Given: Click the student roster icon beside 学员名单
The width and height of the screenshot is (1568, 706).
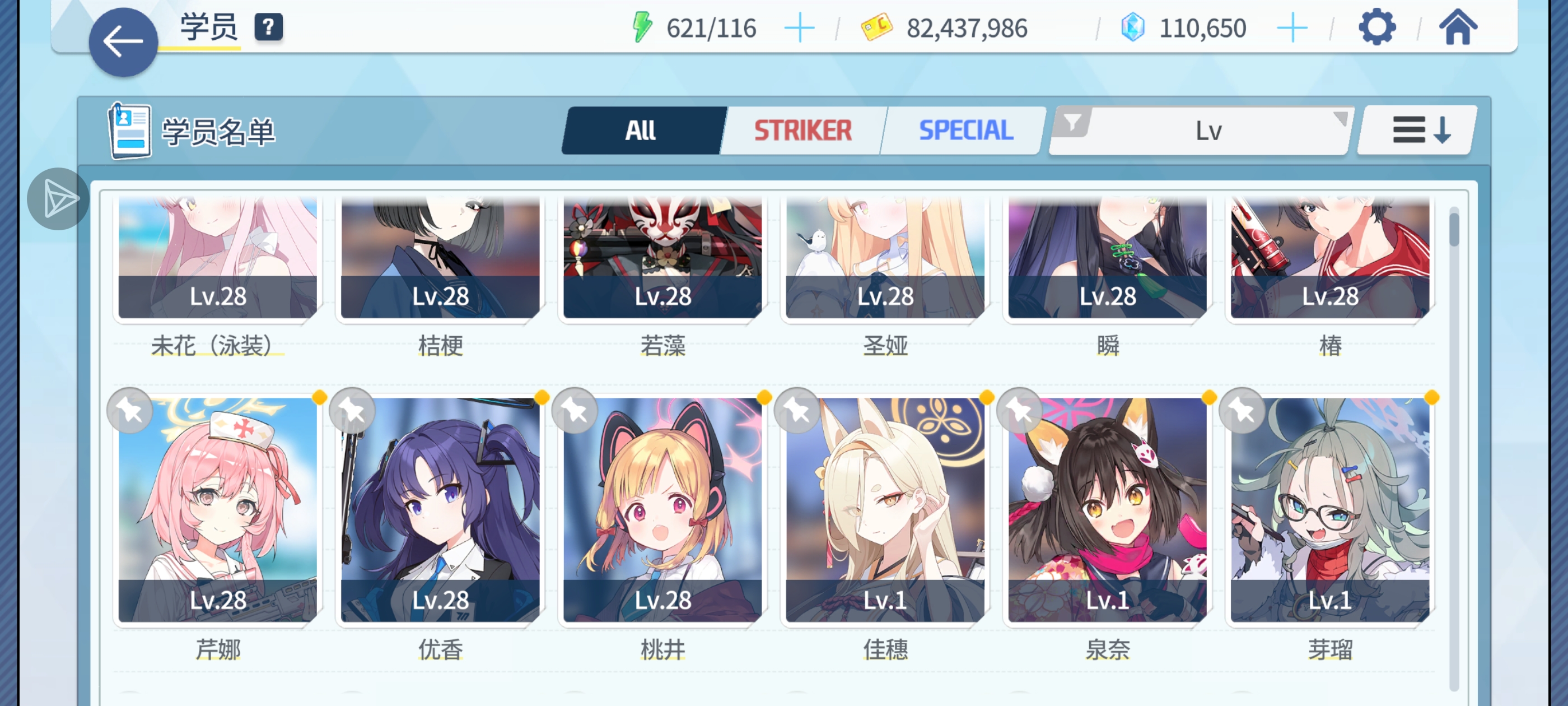Looking at the screenshot, I should 130,131.
